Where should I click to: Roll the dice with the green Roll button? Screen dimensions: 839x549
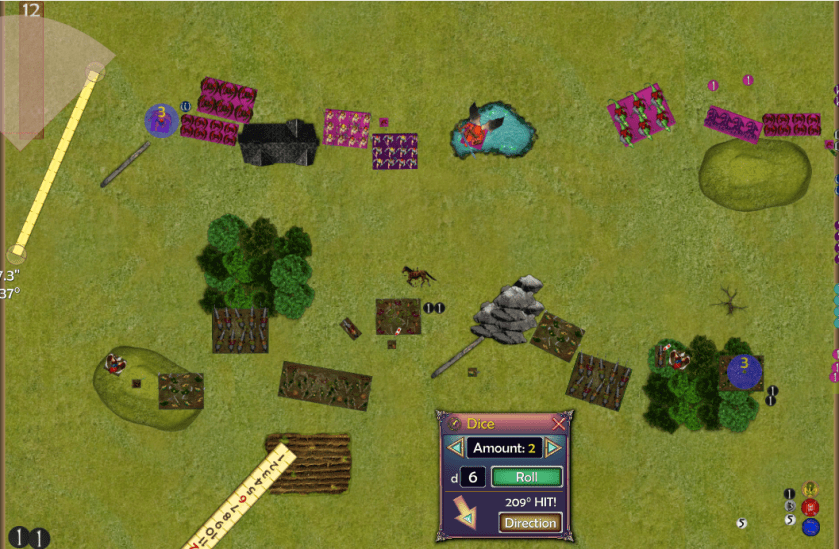pyautogui.click(x=527, y=477)
